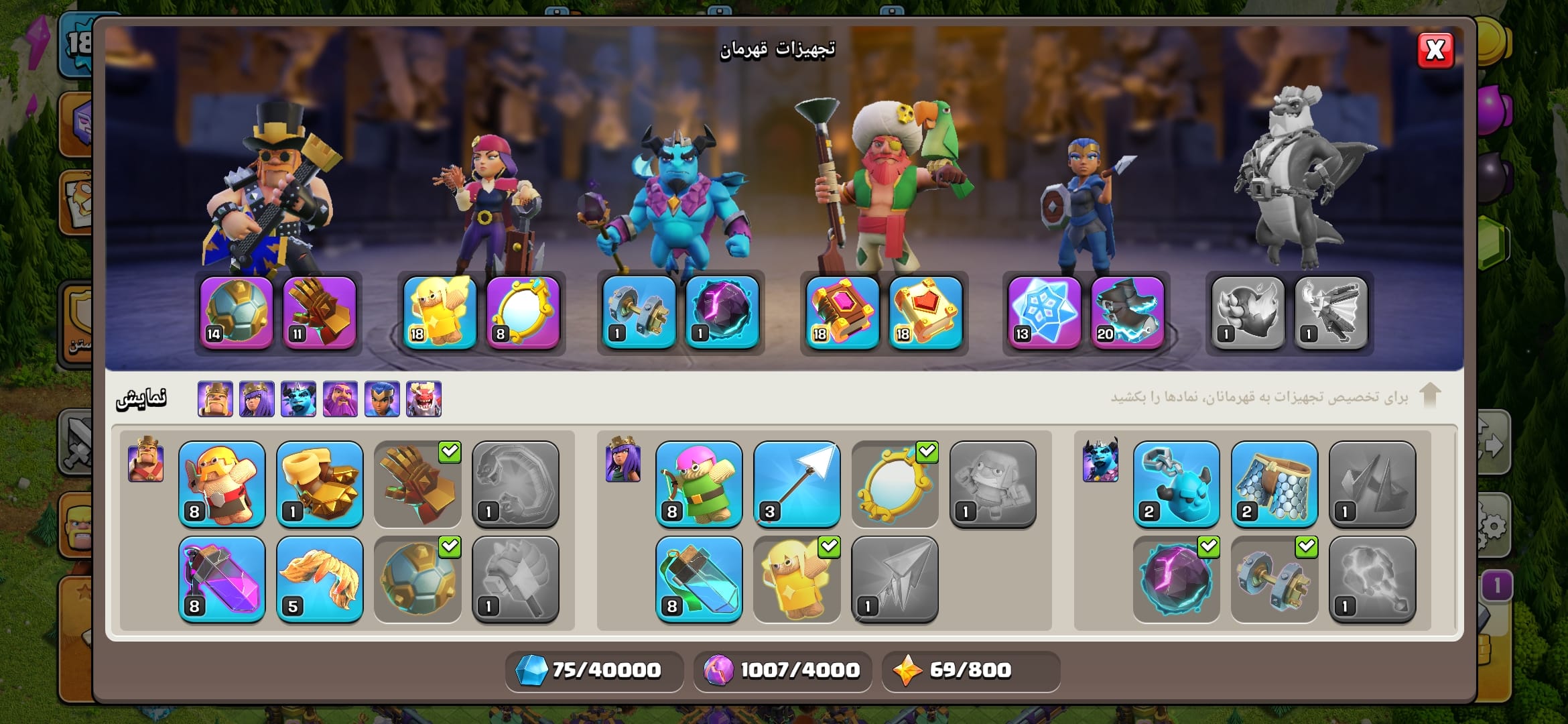Select the Vampstache equipment slot
1568x724 pixels.
coord(320,579)
